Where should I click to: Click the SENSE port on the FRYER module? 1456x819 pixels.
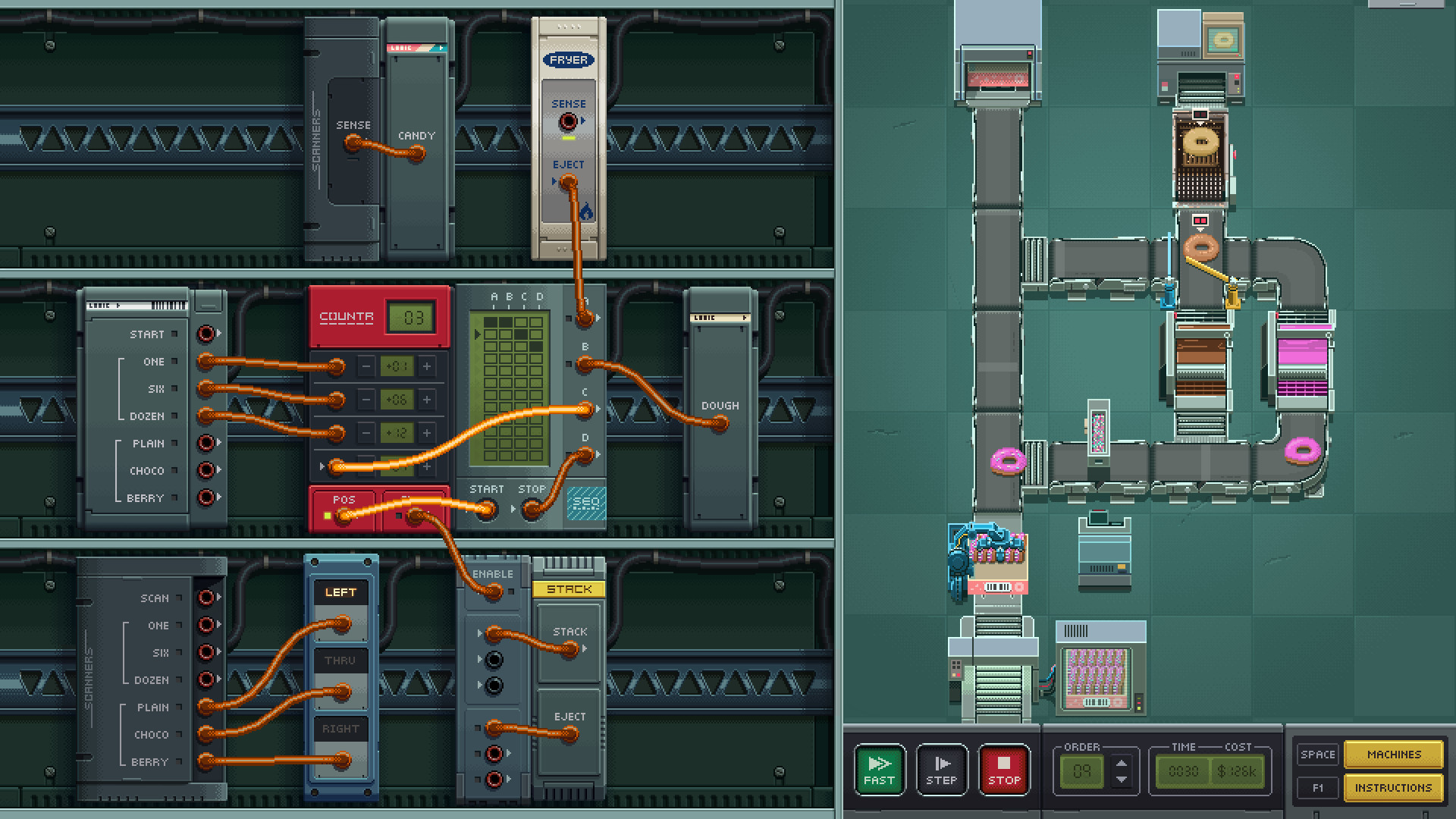pyautogui.click(x=568, y=119)
